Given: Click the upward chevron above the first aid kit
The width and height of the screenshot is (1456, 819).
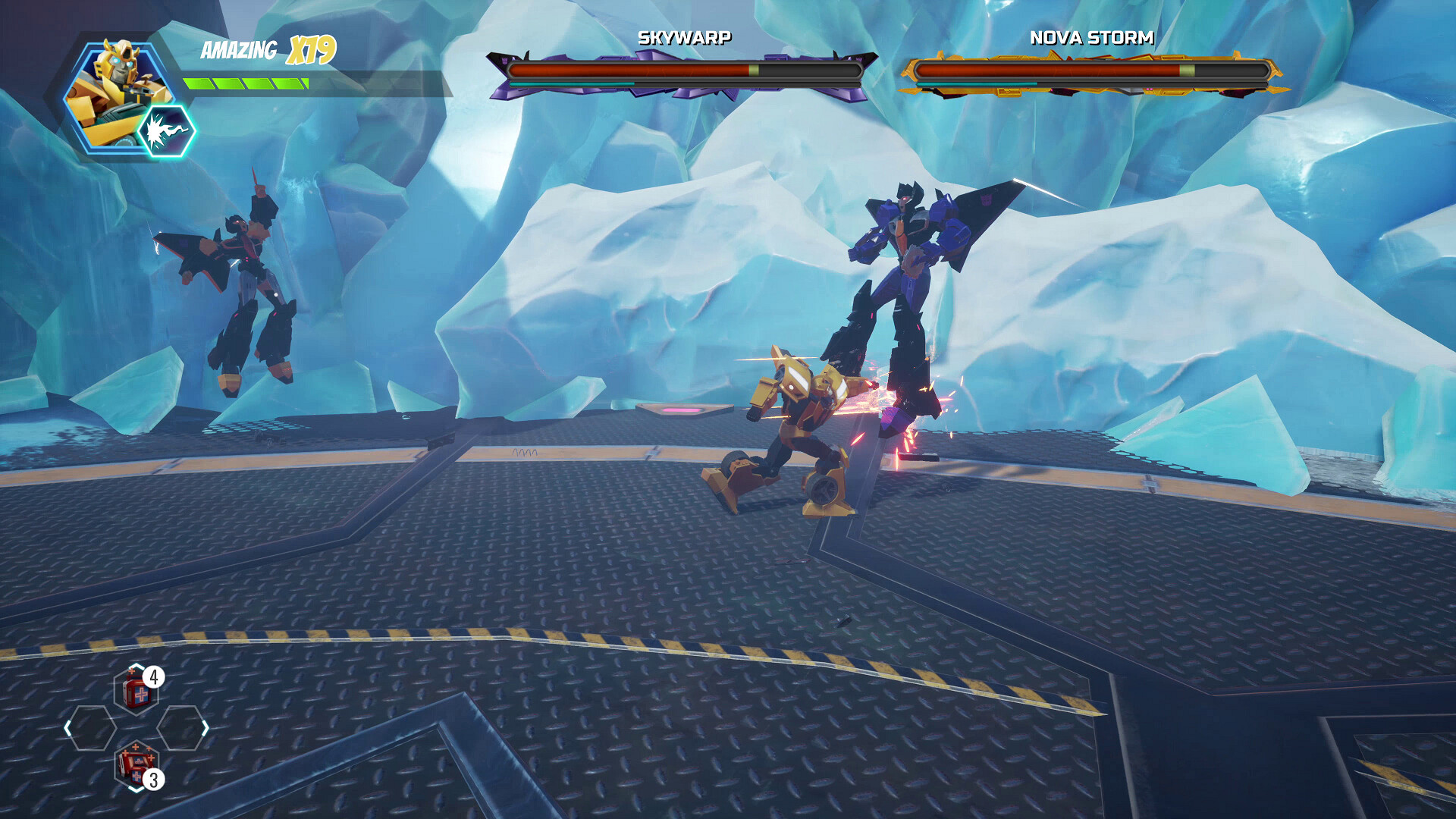Looking at the screenshot, I should (136, 666).
